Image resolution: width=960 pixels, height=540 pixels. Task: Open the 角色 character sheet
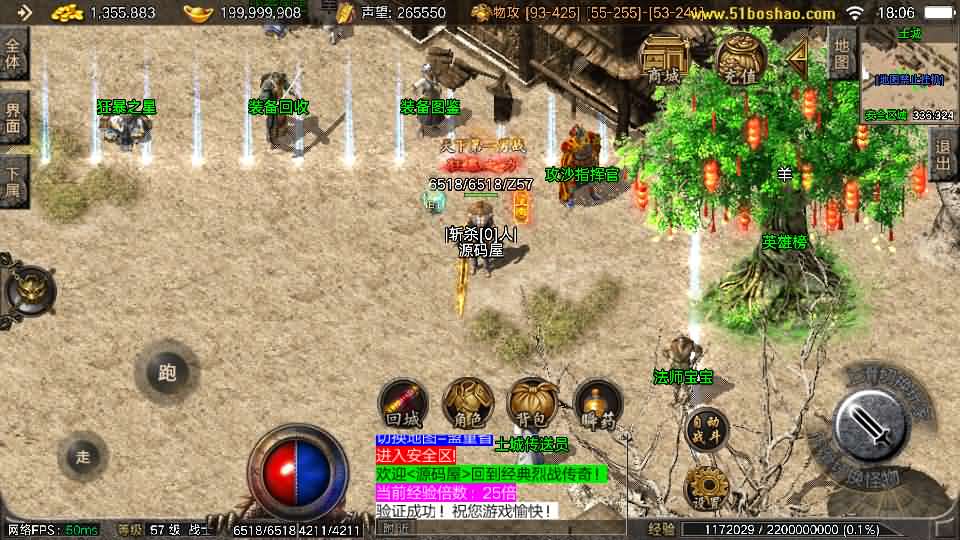pos(467,404)
